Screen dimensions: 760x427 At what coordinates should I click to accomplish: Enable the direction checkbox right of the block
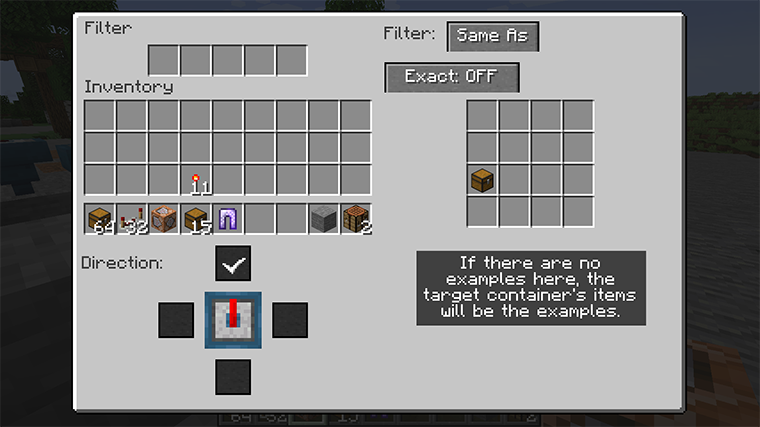290,320
